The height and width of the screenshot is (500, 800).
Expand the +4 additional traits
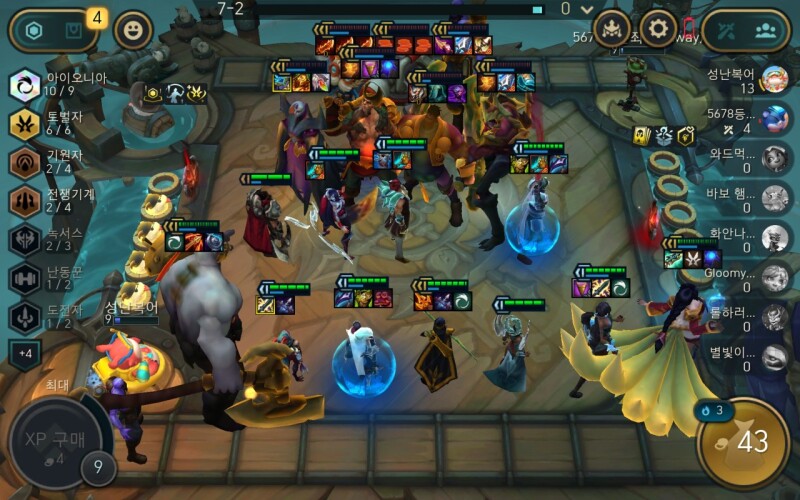click(x=24, y=353)
